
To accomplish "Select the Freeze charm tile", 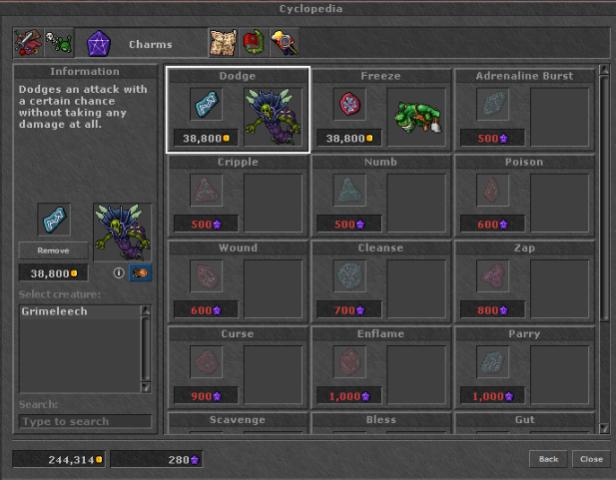I will [380, 109].
